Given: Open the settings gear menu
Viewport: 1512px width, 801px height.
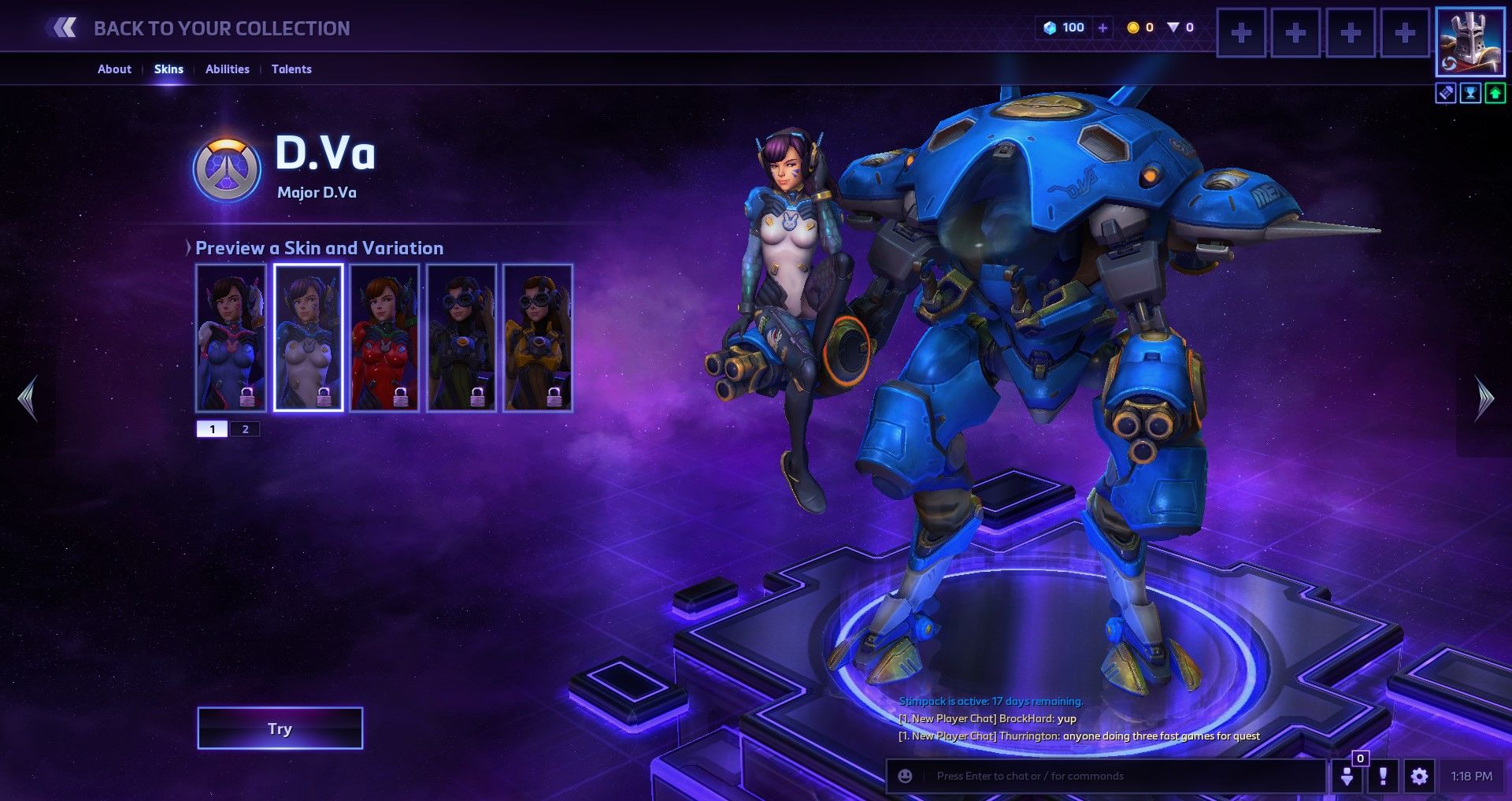Looking at the screenshot, I should pos(1419,777).
